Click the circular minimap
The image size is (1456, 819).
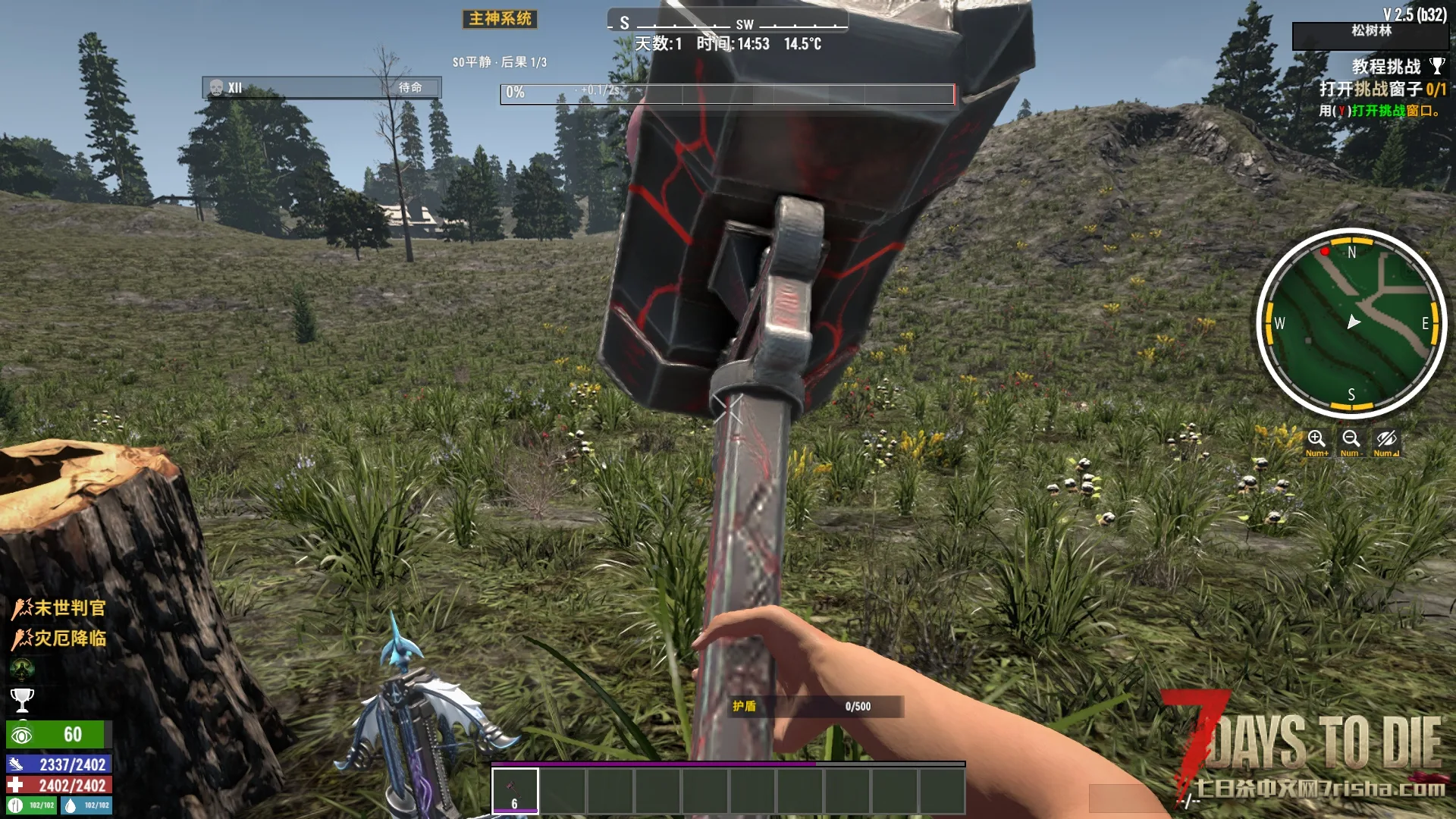(x=1351, y=323)
